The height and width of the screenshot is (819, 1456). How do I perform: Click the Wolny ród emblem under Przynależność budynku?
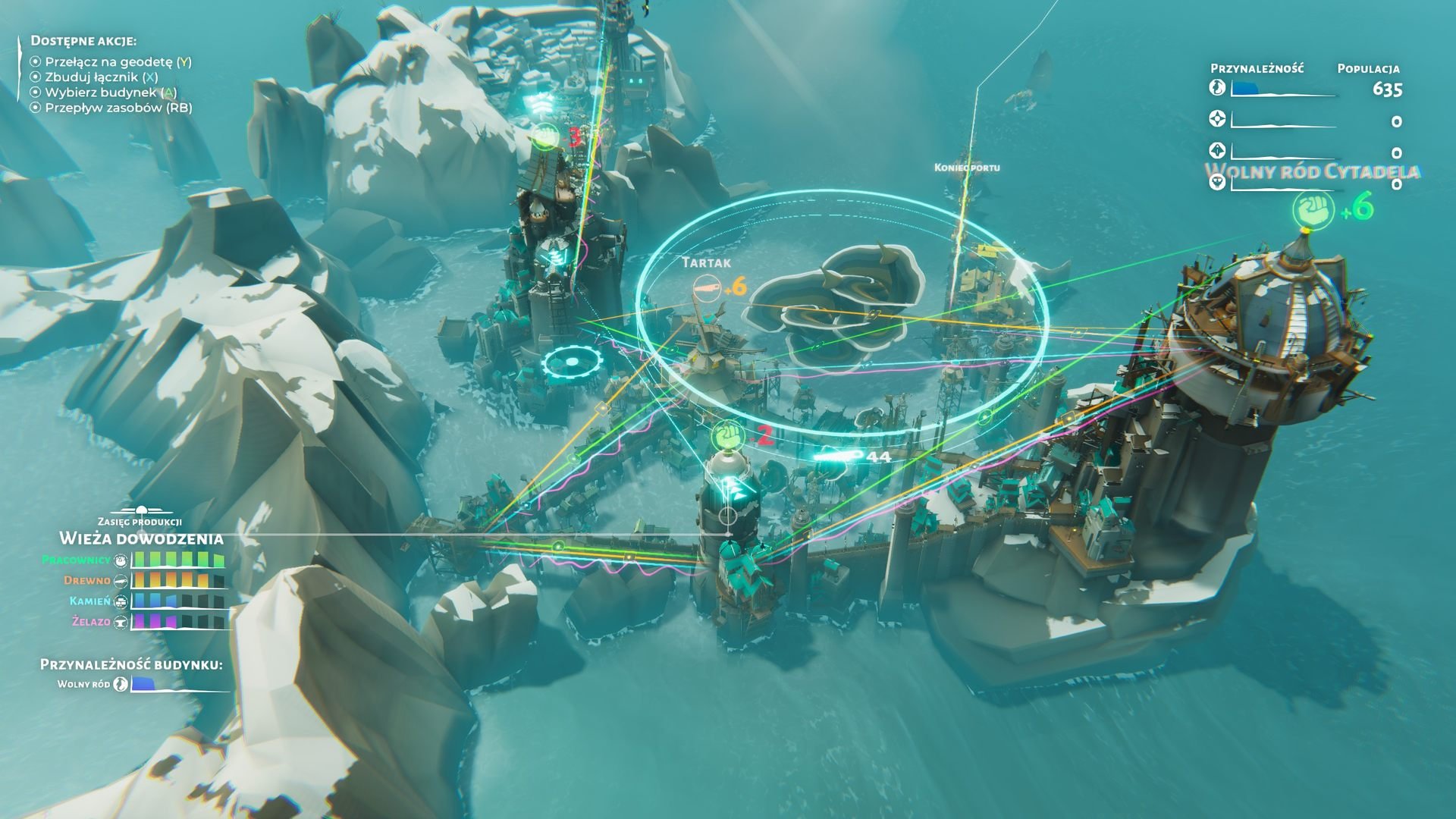click(121, 684)
